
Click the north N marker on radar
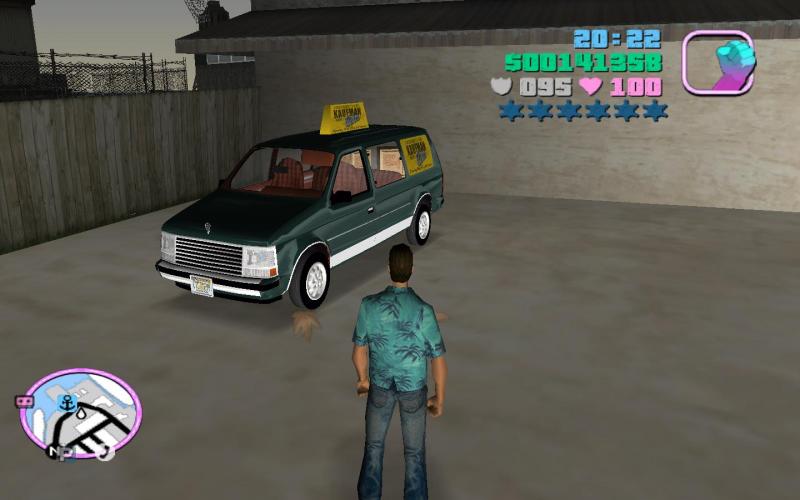pos(57,452)
